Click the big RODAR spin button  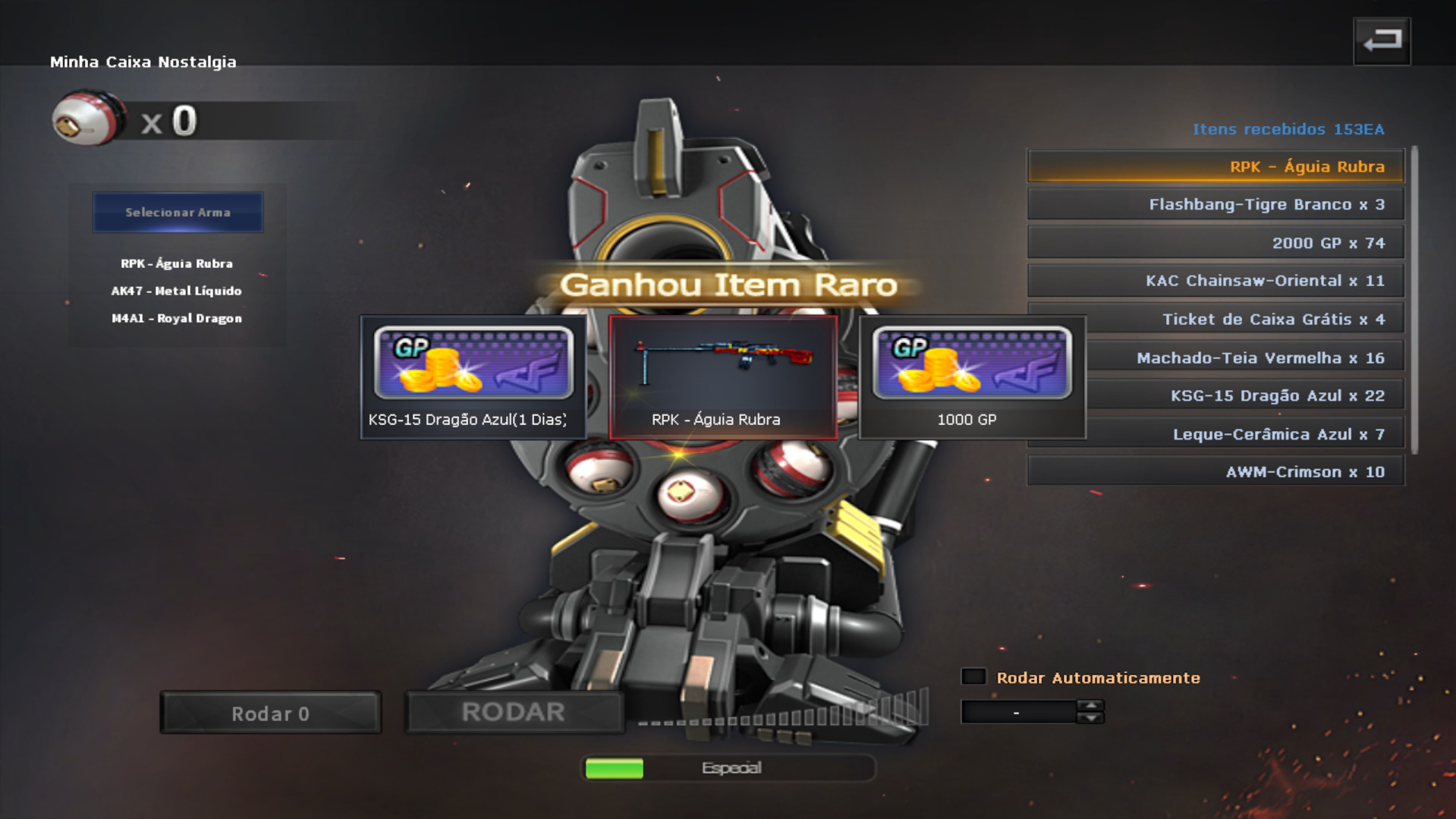514,713
